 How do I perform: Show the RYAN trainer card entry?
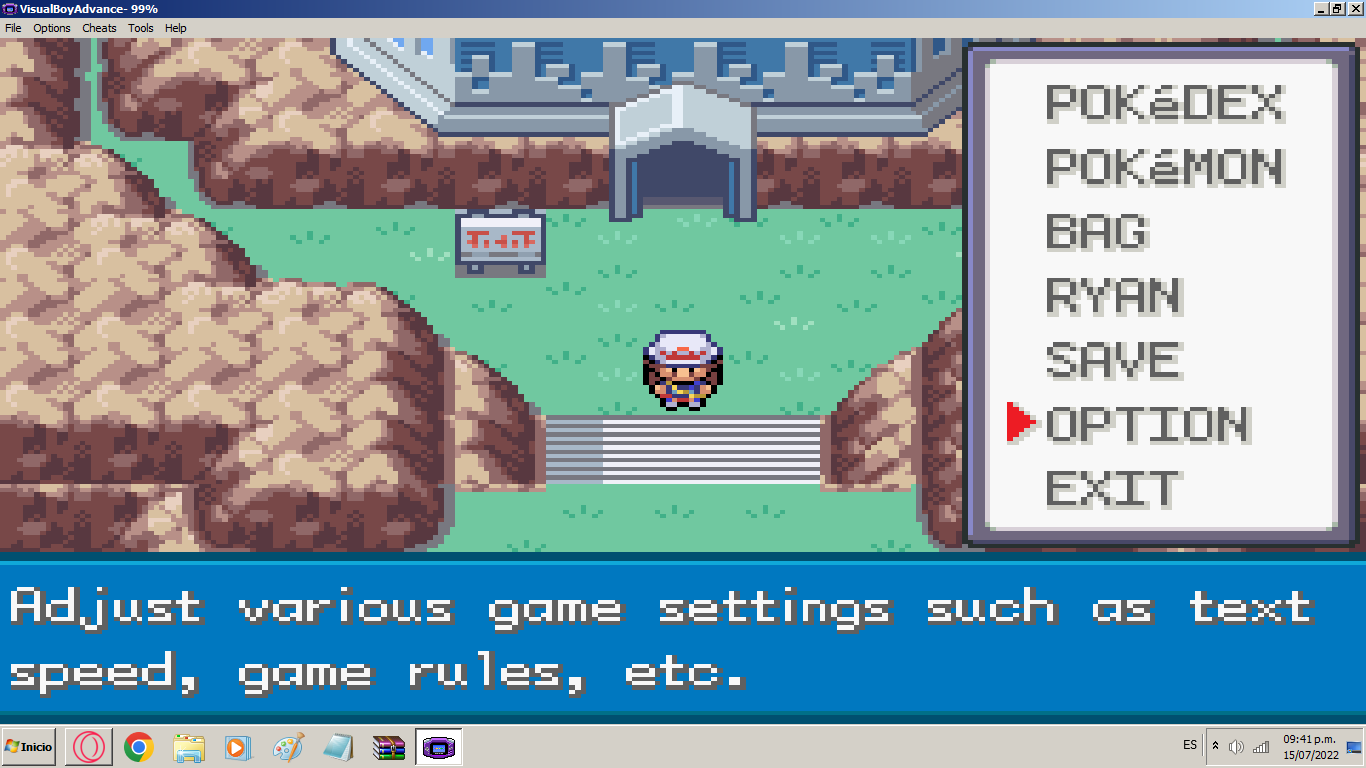[x=1115, y=296]
